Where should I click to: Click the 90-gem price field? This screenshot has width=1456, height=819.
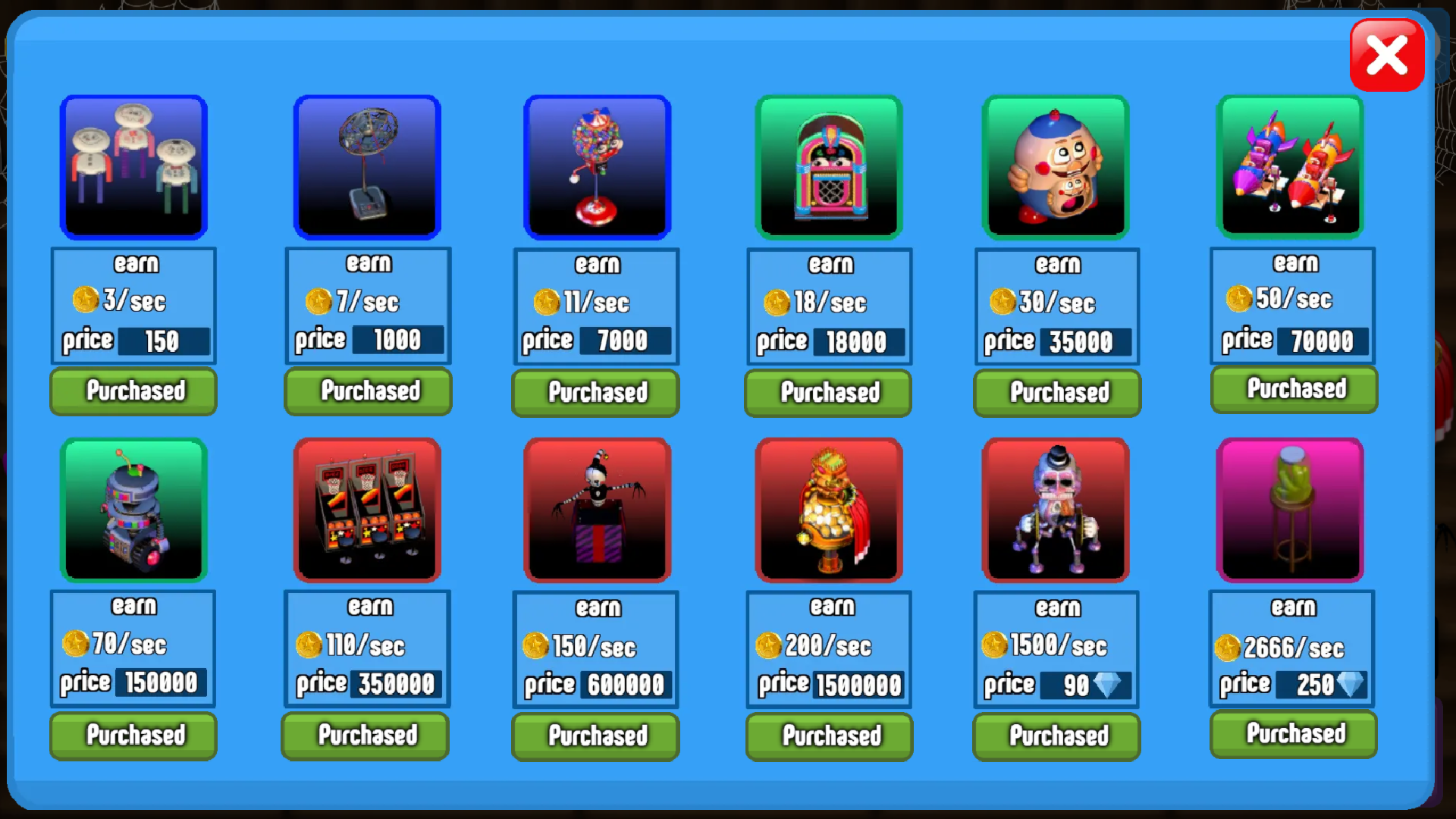click(x=1086, y=684)
